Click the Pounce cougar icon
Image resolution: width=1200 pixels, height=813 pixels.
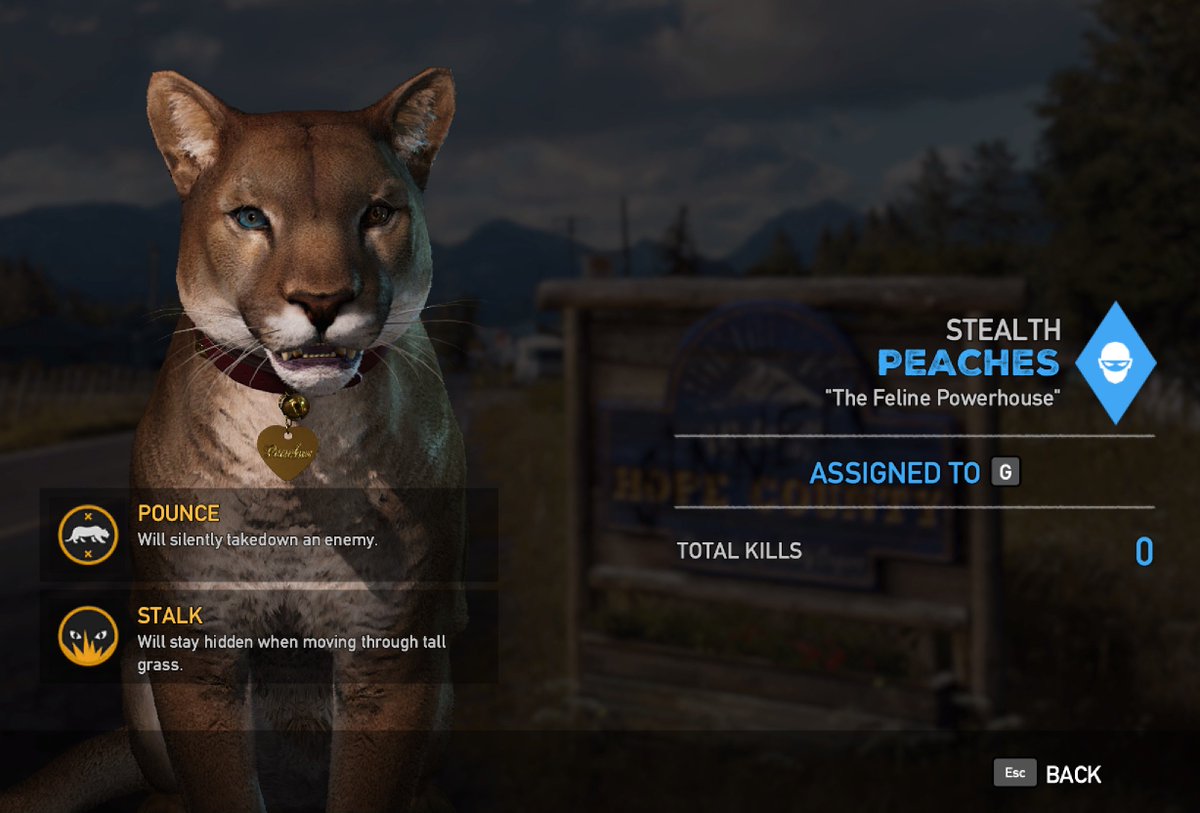click(x=88, y=535)
